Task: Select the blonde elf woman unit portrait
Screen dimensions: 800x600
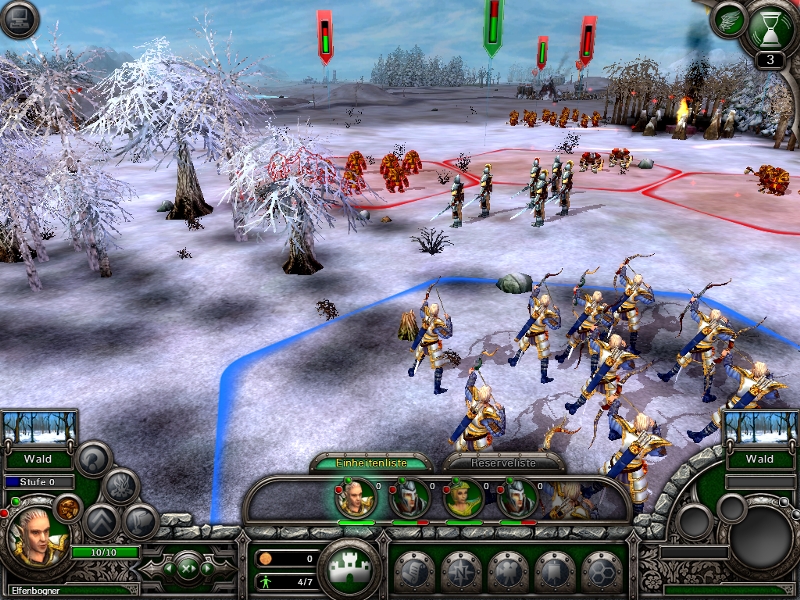Action: 464,498
